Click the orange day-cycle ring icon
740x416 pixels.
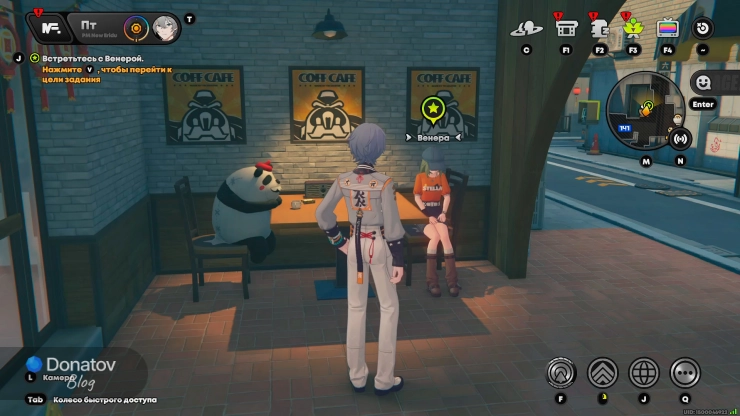click(137, 27)
